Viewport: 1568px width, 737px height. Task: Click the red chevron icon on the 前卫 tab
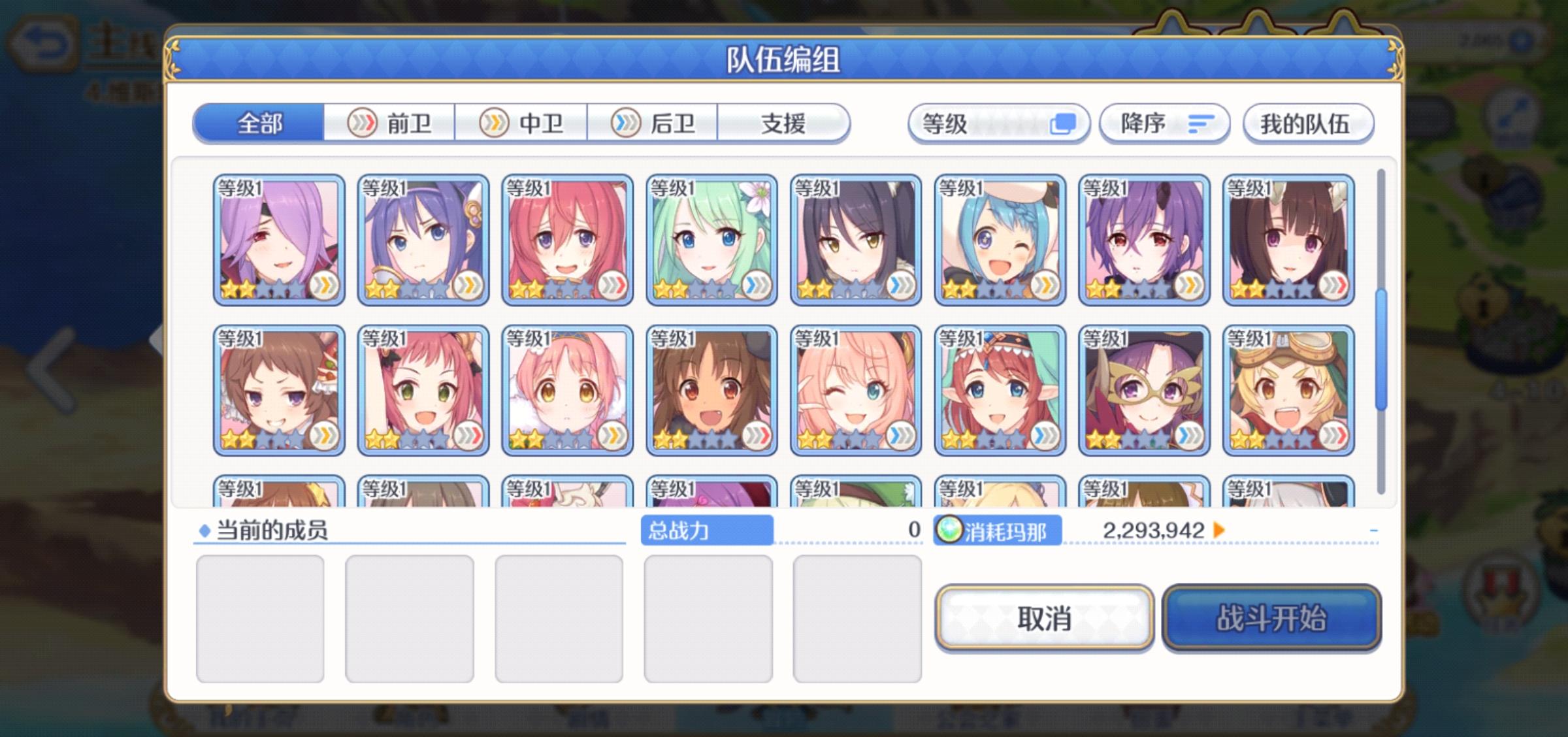(x=363, y=122)
